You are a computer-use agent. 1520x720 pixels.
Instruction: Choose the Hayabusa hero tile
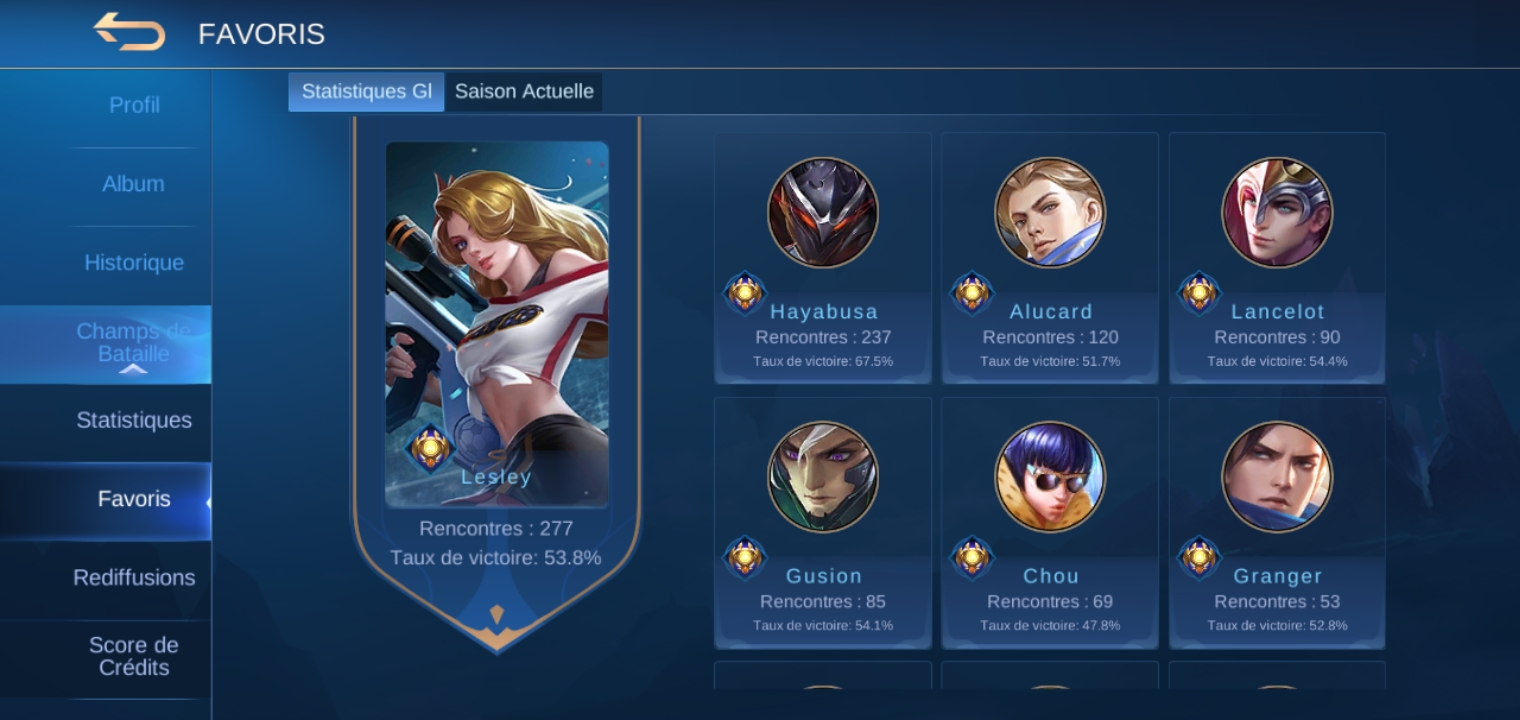click(x=823, y=258)
